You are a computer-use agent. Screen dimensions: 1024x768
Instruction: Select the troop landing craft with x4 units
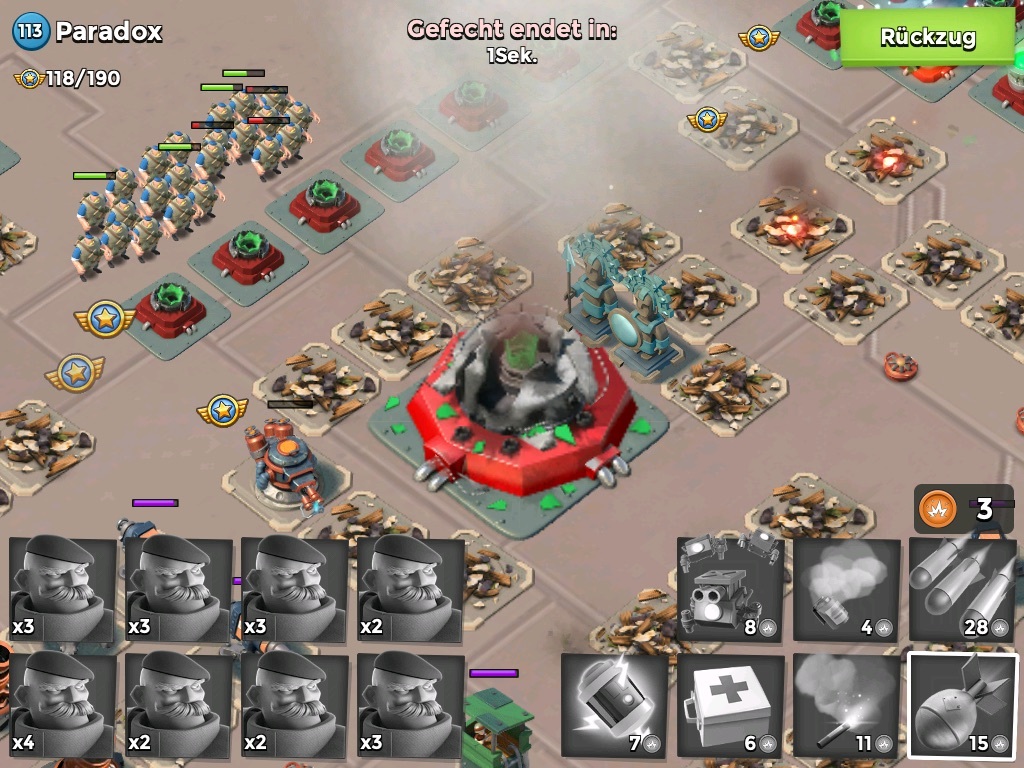[x=62, y=705]
